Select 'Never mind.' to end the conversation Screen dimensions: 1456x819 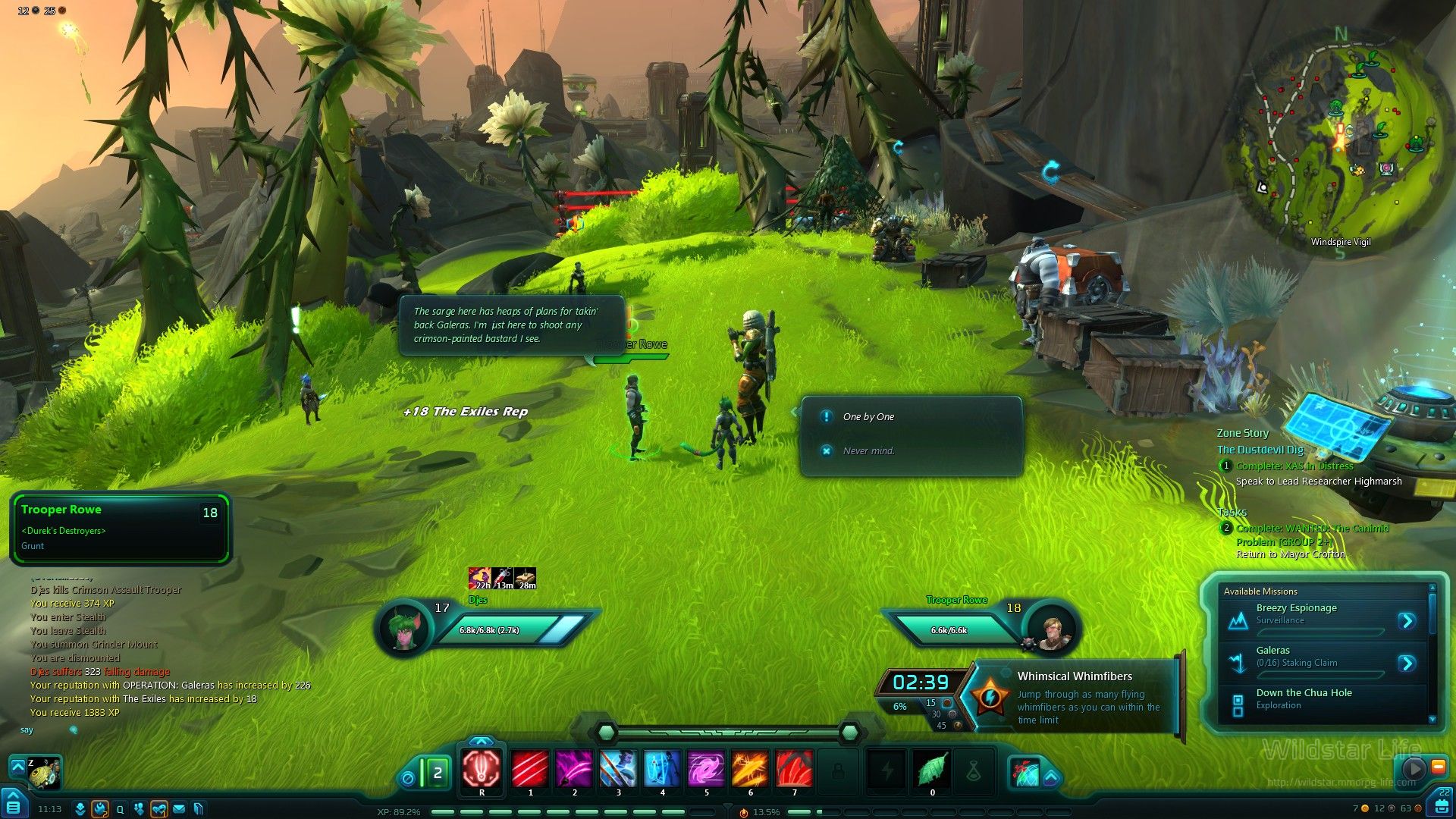click(x=868, y=450)
